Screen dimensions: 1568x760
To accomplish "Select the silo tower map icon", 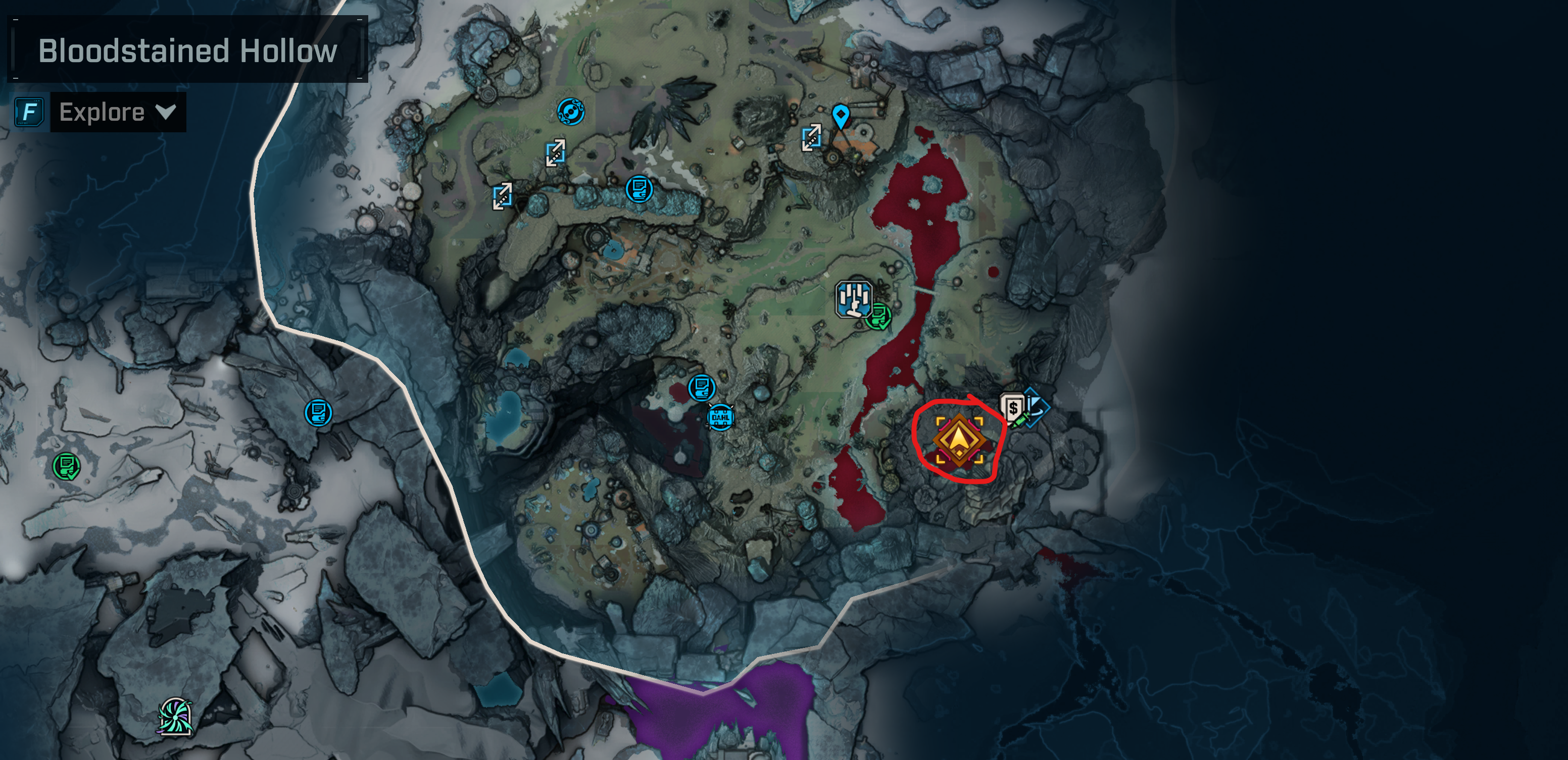I will [x=853, y=299].
